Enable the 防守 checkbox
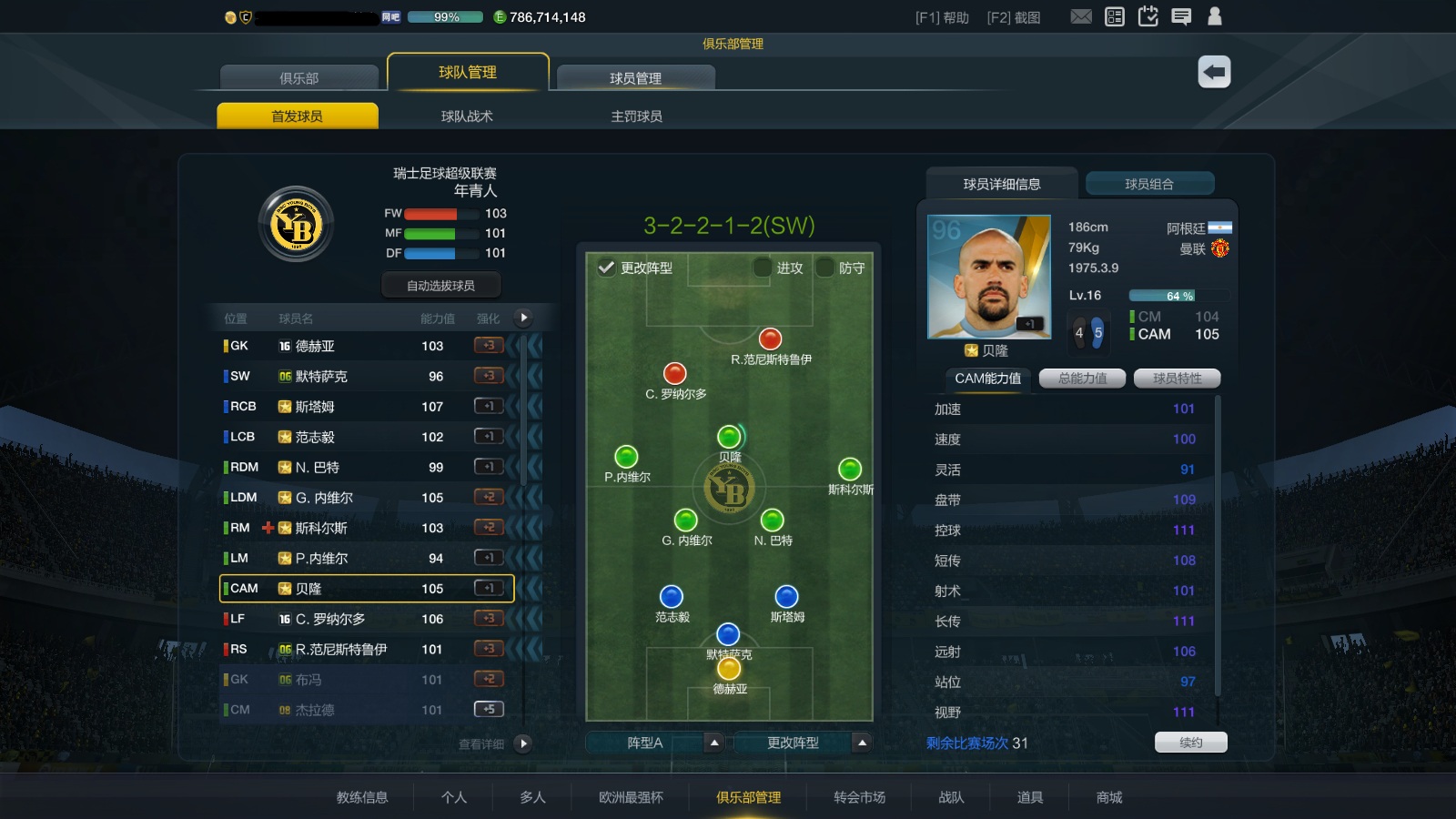The image size is (1456, 819). click(826, 268)
